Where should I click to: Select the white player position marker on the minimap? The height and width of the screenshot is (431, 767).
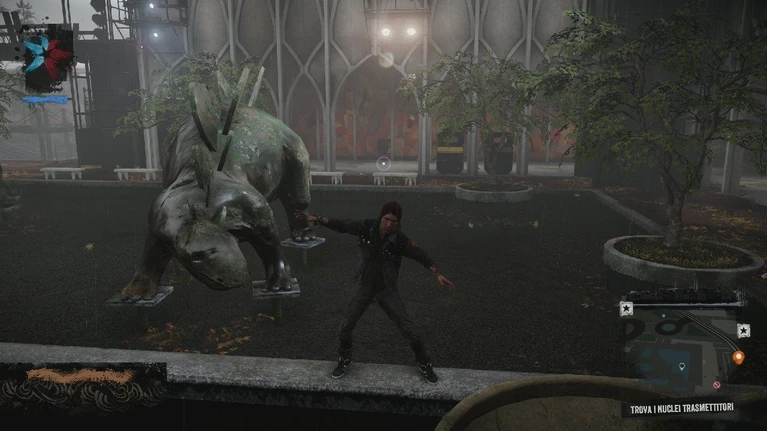(x=682, y=368)
